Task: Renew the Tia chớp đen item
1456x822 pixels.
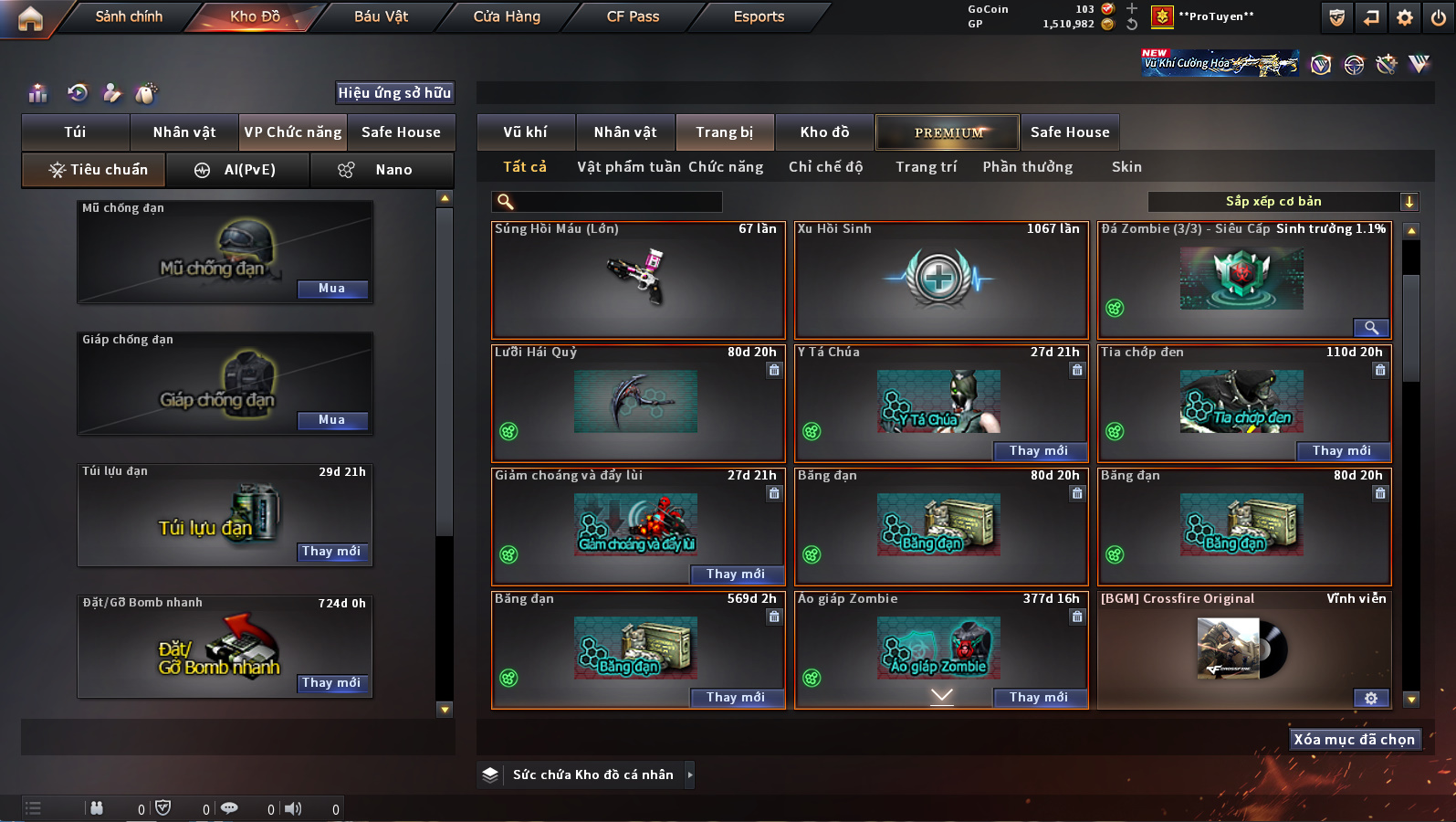Action: (x=1341, y=451)
